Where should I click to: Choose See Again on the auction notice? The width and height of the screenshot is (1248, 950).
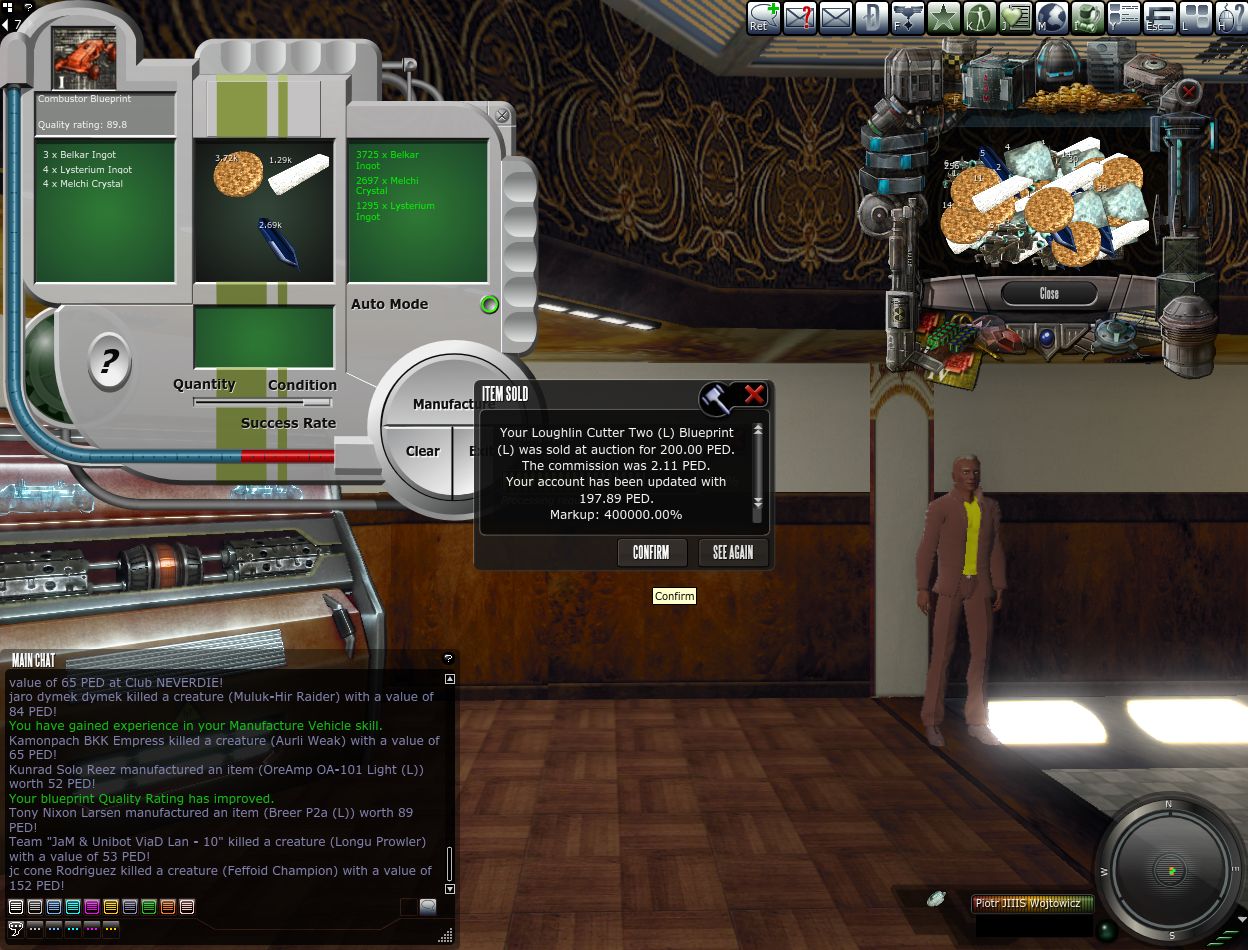(x=733, y=552)
